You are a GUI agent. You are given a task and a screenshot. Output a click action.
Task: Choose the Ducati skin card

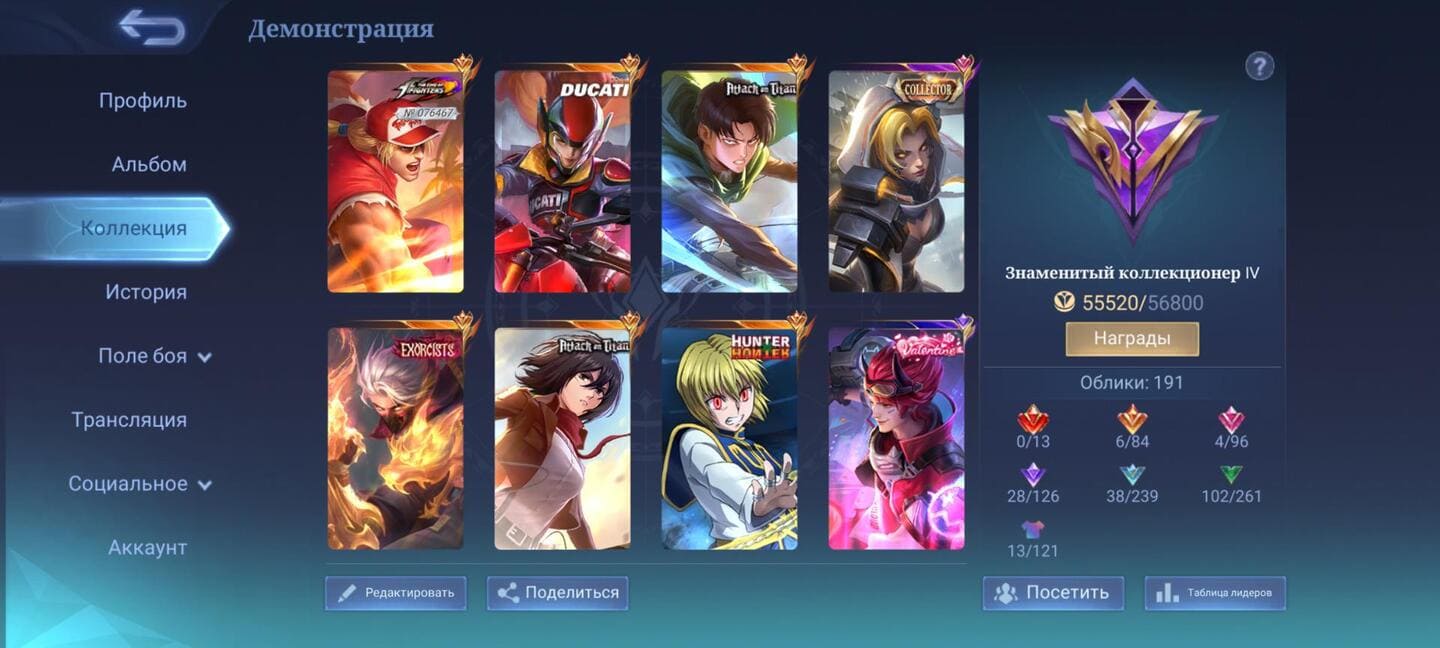coord(563,181)
